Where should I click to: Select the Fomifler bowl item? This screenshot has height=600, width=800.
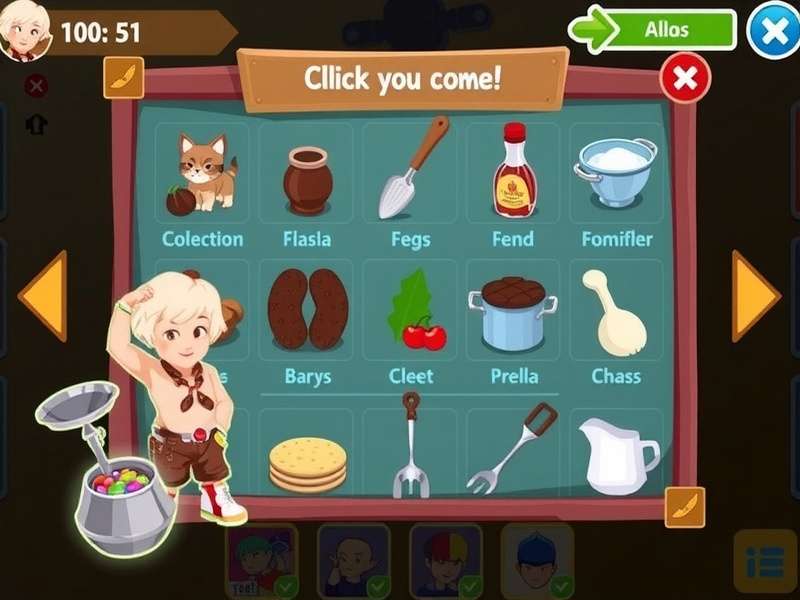[x=616, y=172]
